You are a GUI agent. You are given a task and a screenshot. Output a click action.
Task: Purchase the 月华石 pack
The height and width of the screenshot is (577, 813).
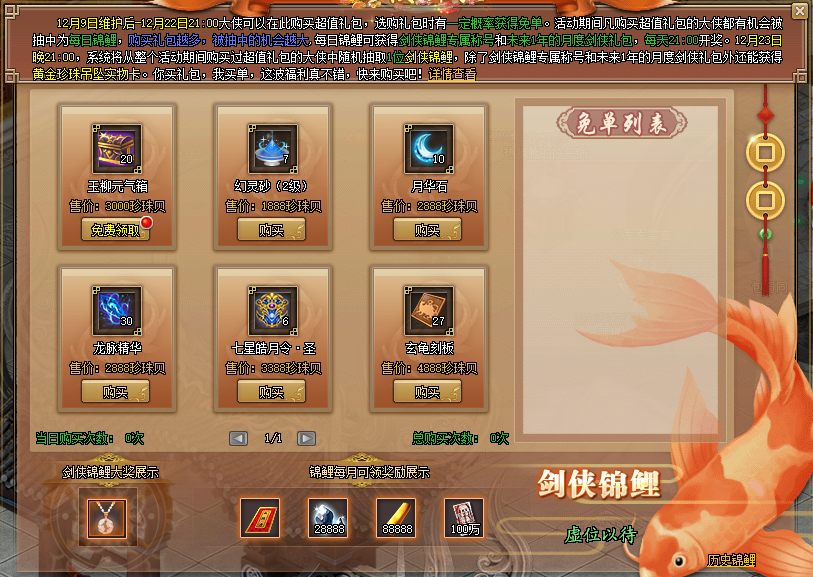point(428,229)
